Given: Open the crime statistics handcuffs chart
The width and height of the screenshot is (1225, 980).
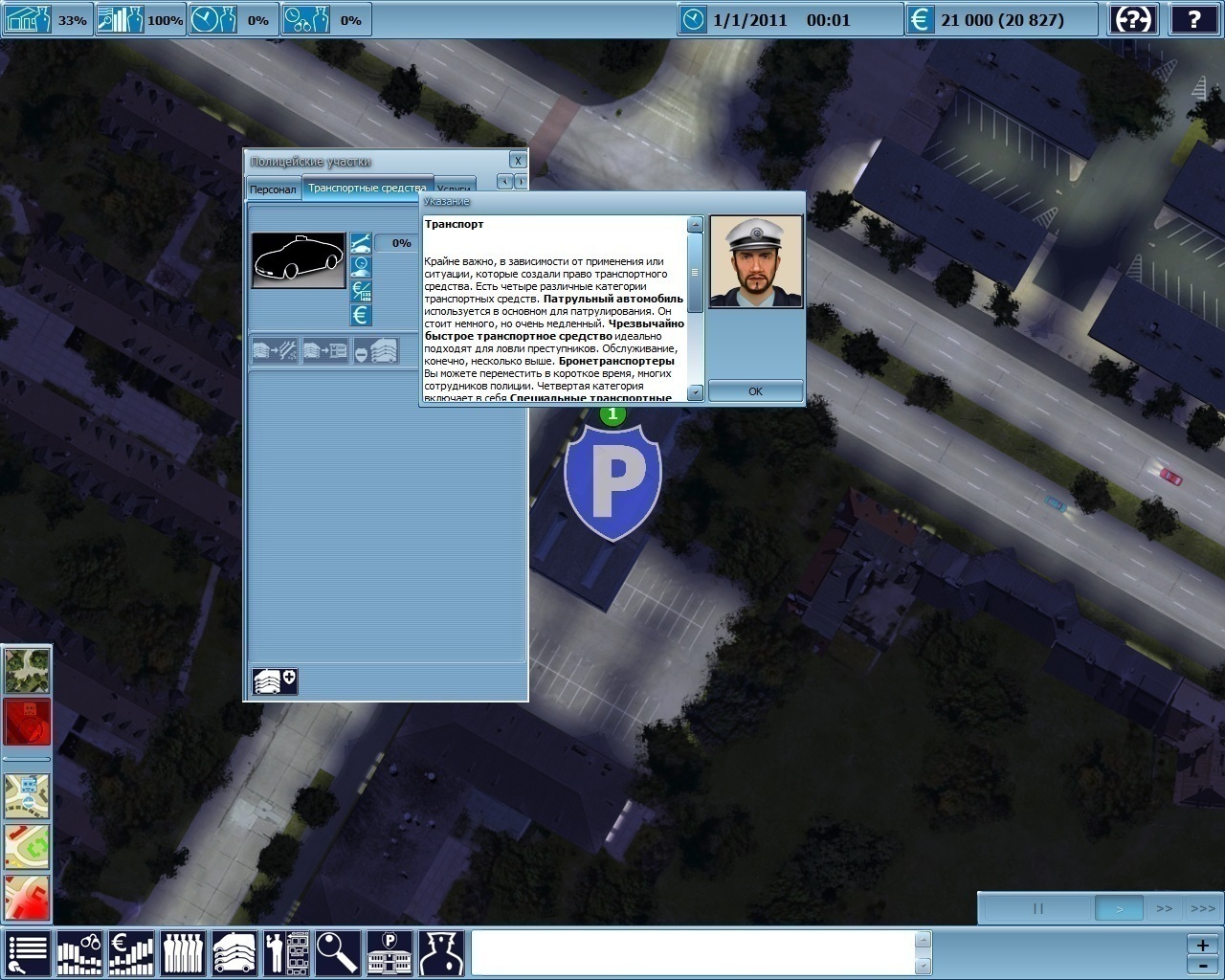Looking at the screenshot, I should click(x=80, y=953).
